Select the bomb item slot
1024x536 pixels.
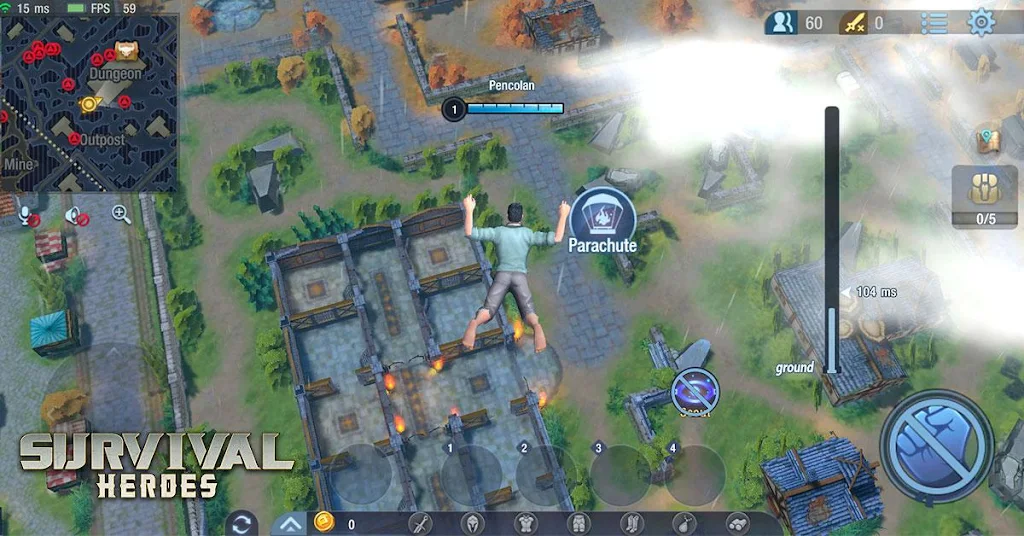point(684,523)
